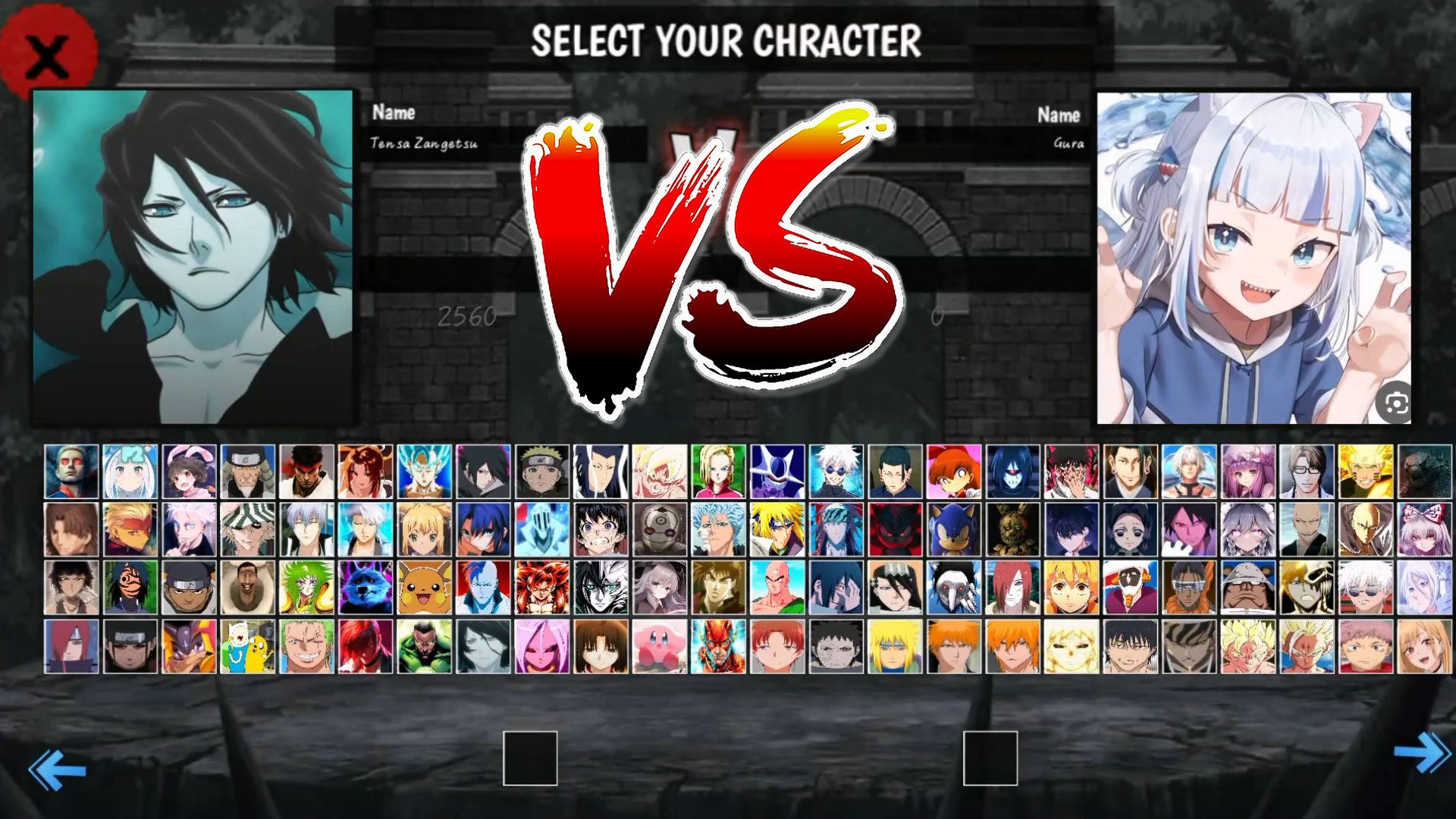Choose Kirby as your fighter
The width and height of the screenshot is (1456, 819).
click(660, 647)
